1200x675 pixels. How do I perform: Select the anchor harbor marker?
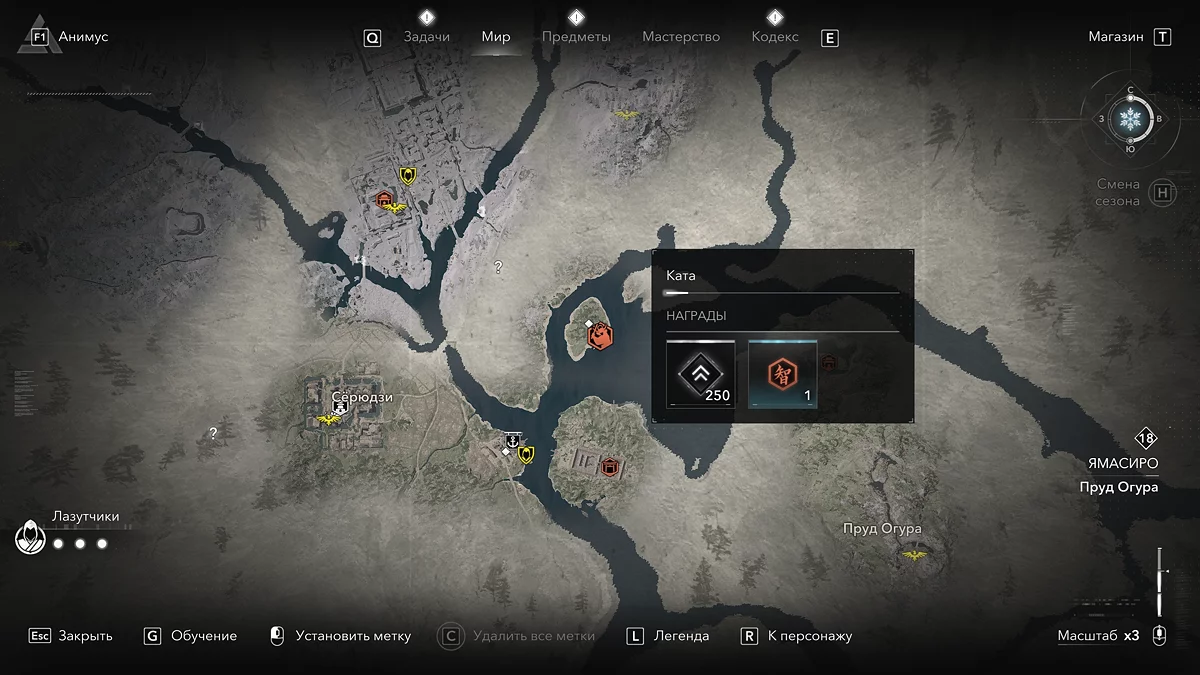[x=512, y=440]
